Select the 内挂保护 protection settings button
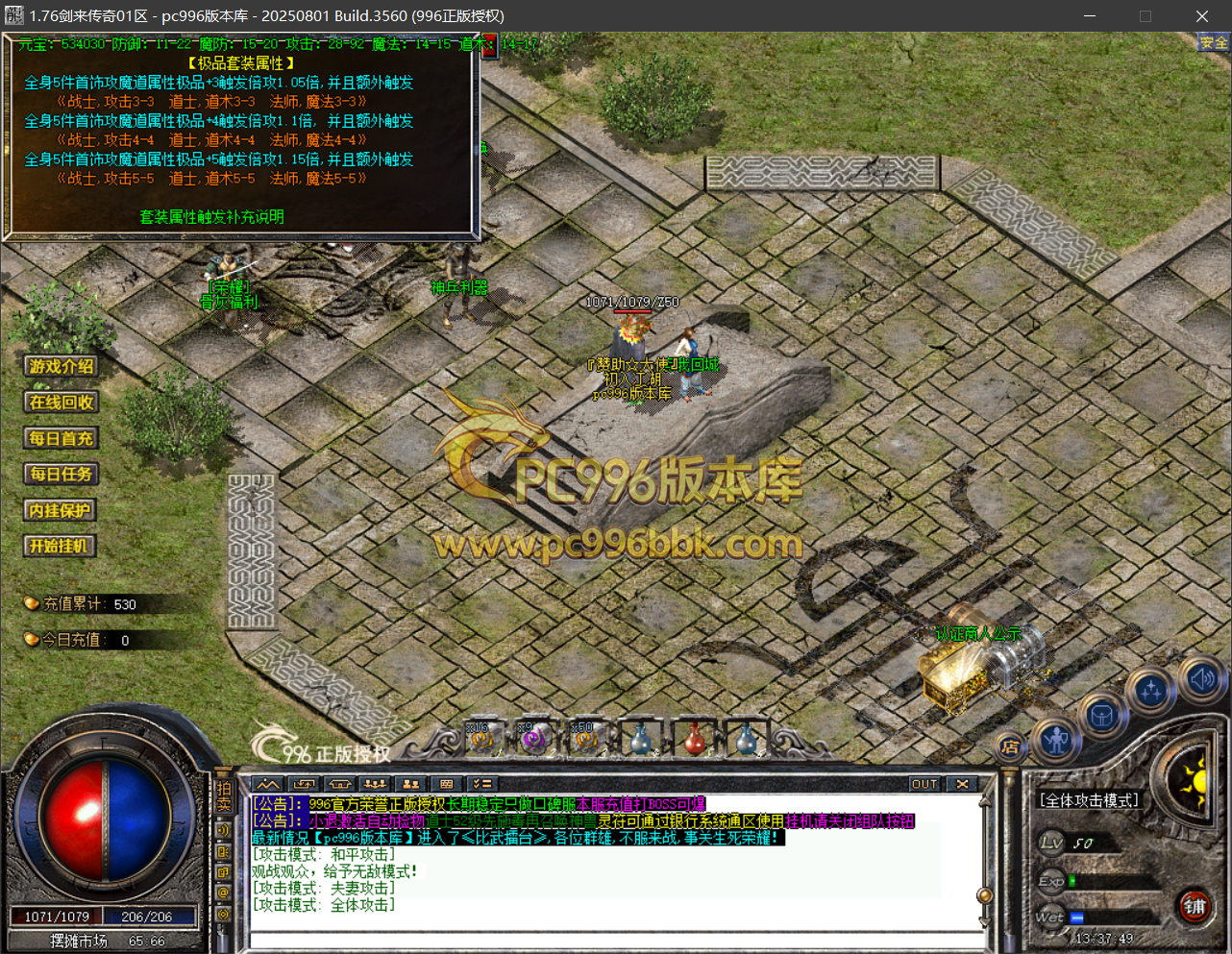 62,511
